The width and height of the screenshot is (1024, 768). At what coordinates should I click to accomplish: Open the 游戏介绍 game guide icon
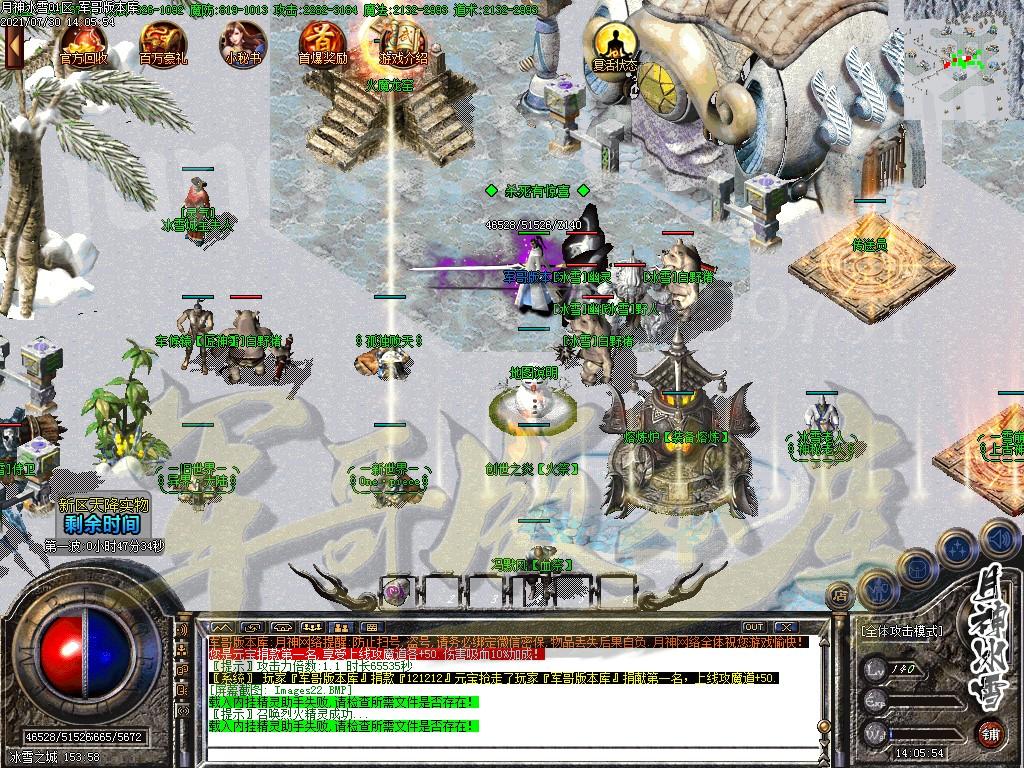click(x=403, y=42)
